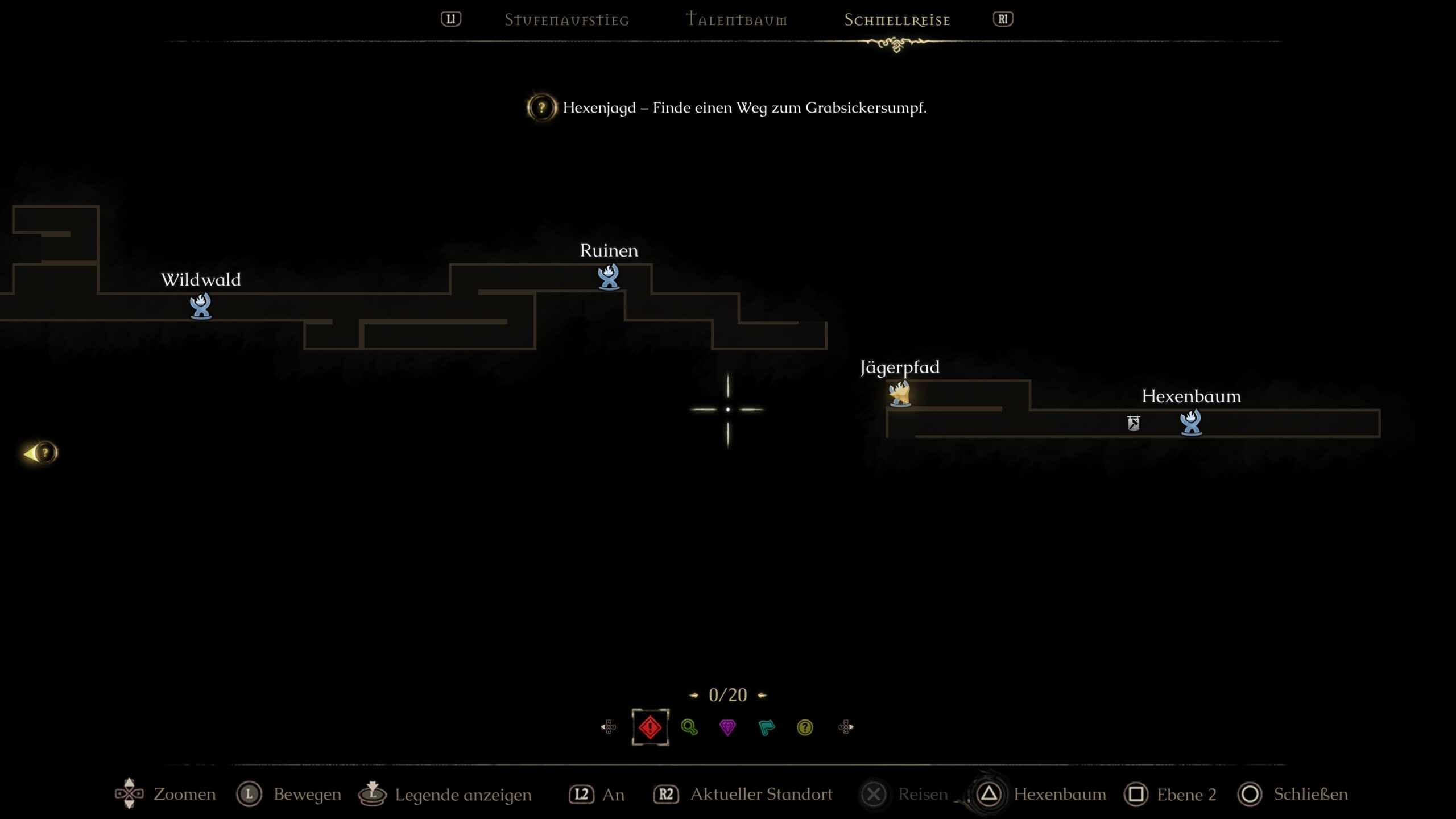The image size is (1456, 819).
Task: Select the off-screen quest direction marker
Action: (42, 453)
